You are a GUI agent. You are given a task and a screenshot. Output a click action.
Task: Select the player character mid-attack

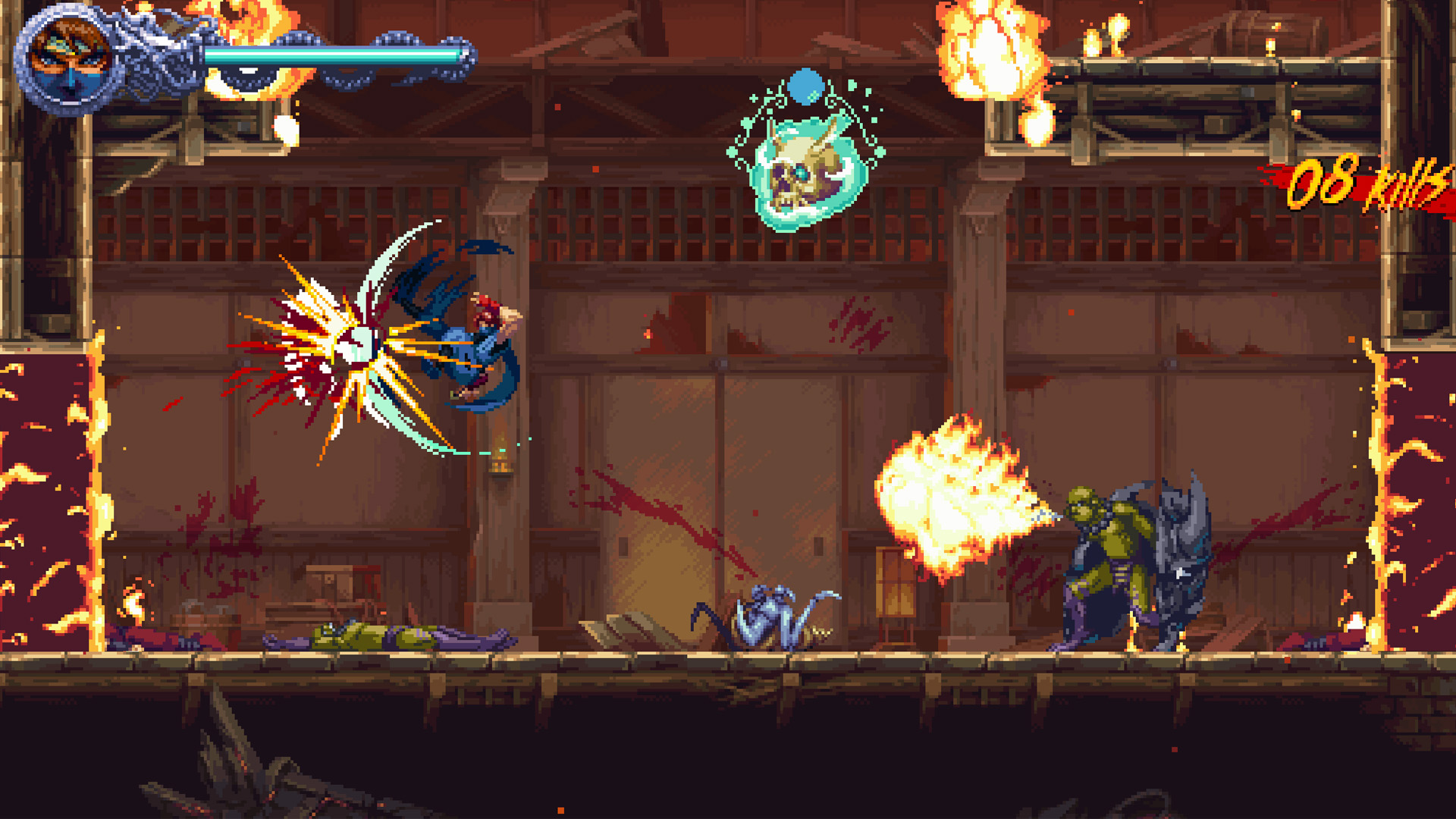coord(478,341)
